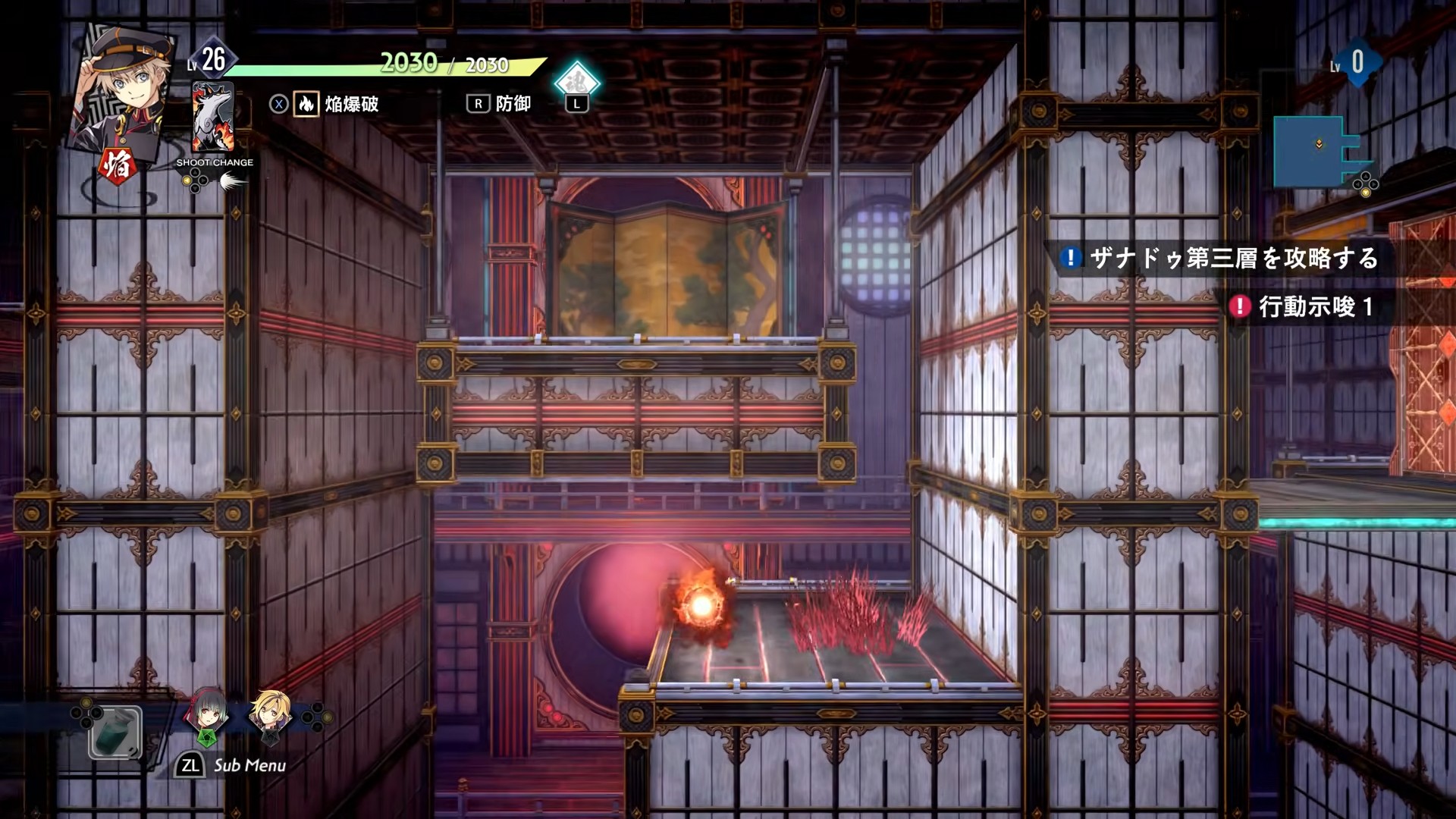Click the red 焔 element emblem

pos(118,165)
